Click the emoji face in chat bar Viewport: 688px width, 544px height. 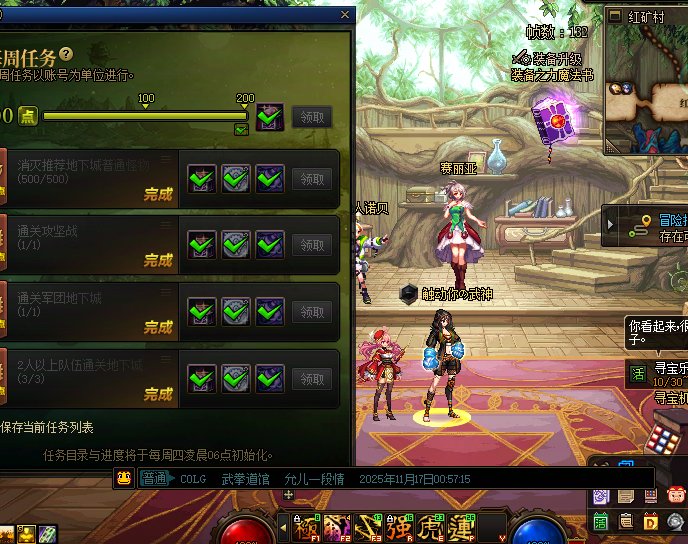pyautogui.click(x=125, y=479)
